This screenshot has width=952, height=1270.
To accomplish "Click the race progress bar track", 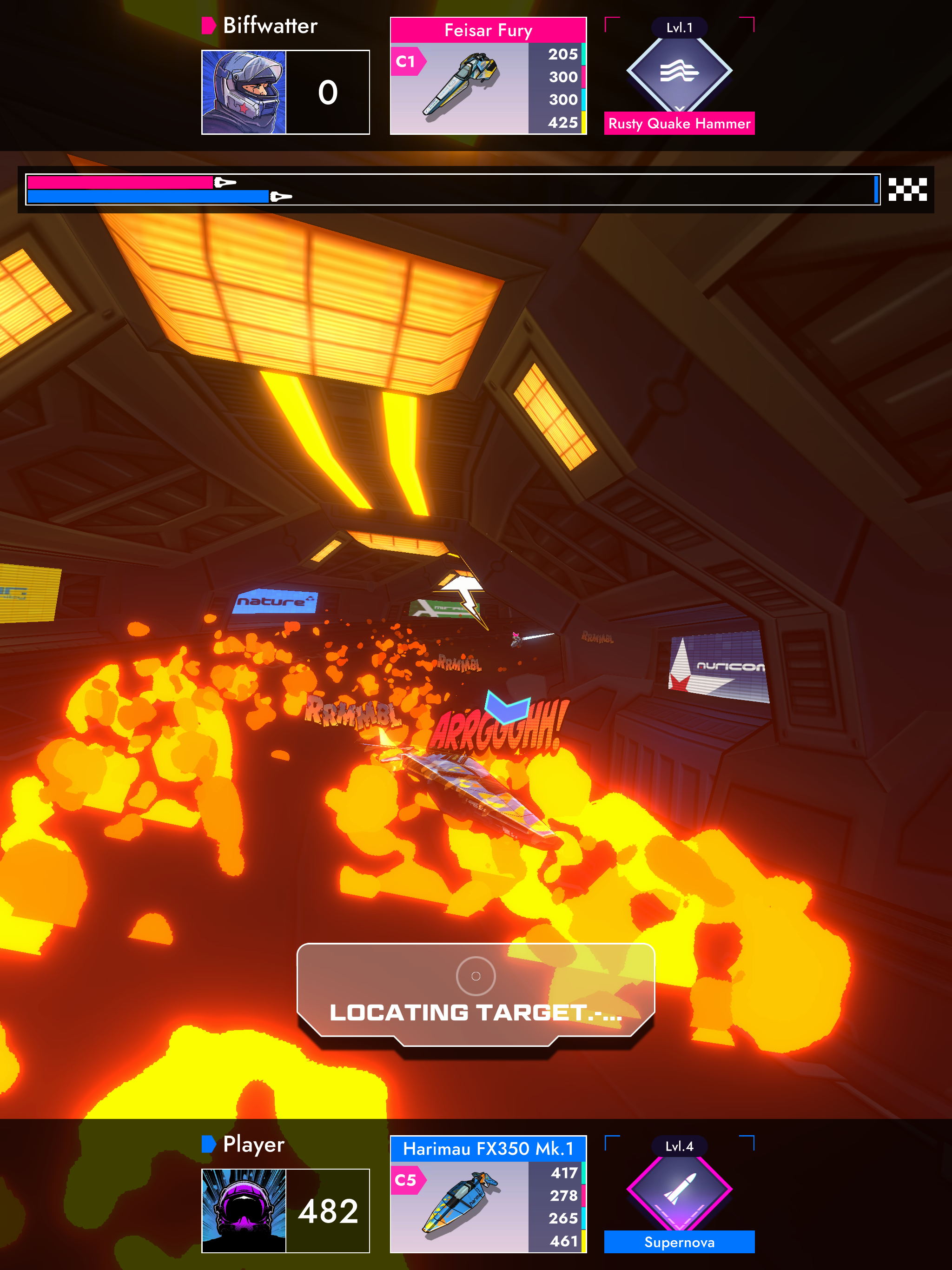I will pos(517,190).
